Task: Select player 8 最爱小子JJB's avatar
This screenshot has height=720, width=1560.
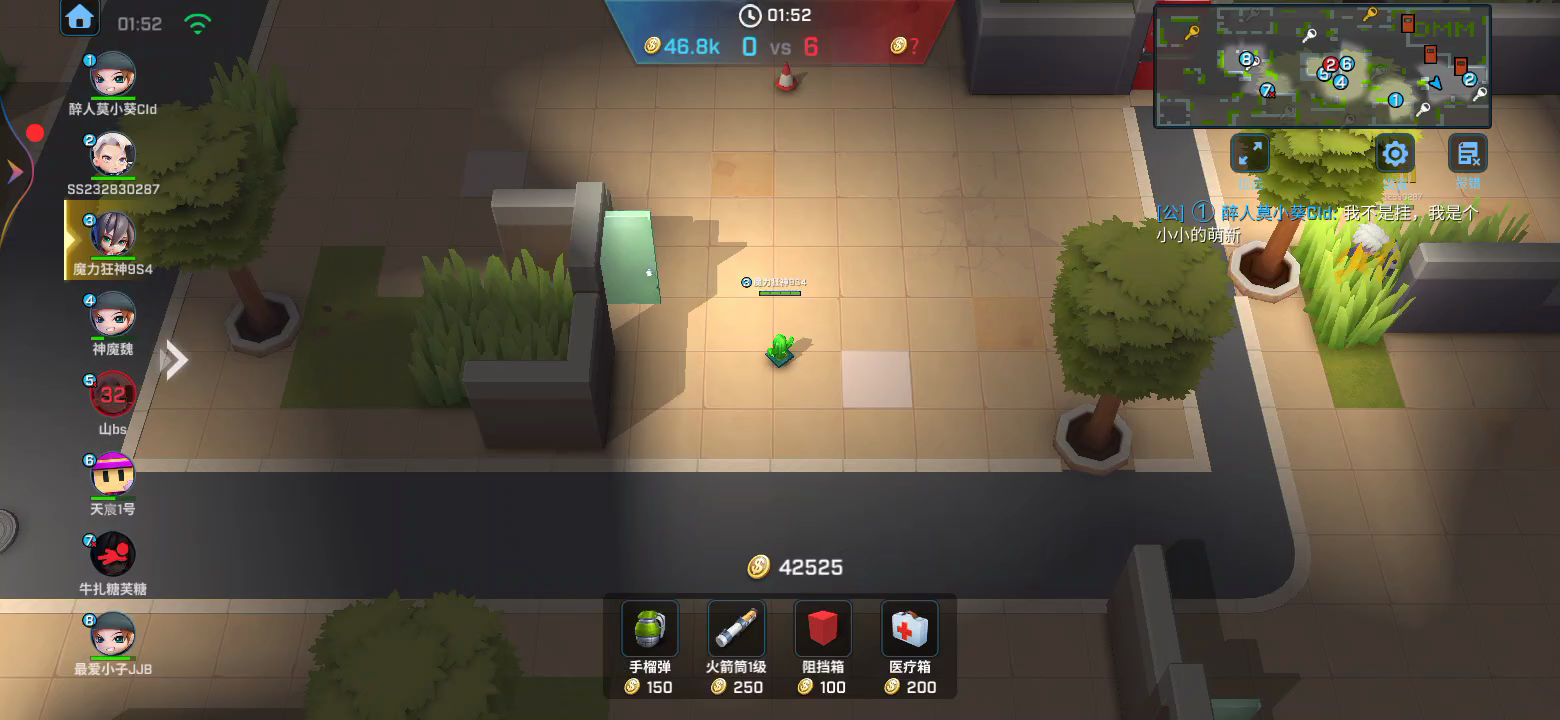Action: (113, 634)
